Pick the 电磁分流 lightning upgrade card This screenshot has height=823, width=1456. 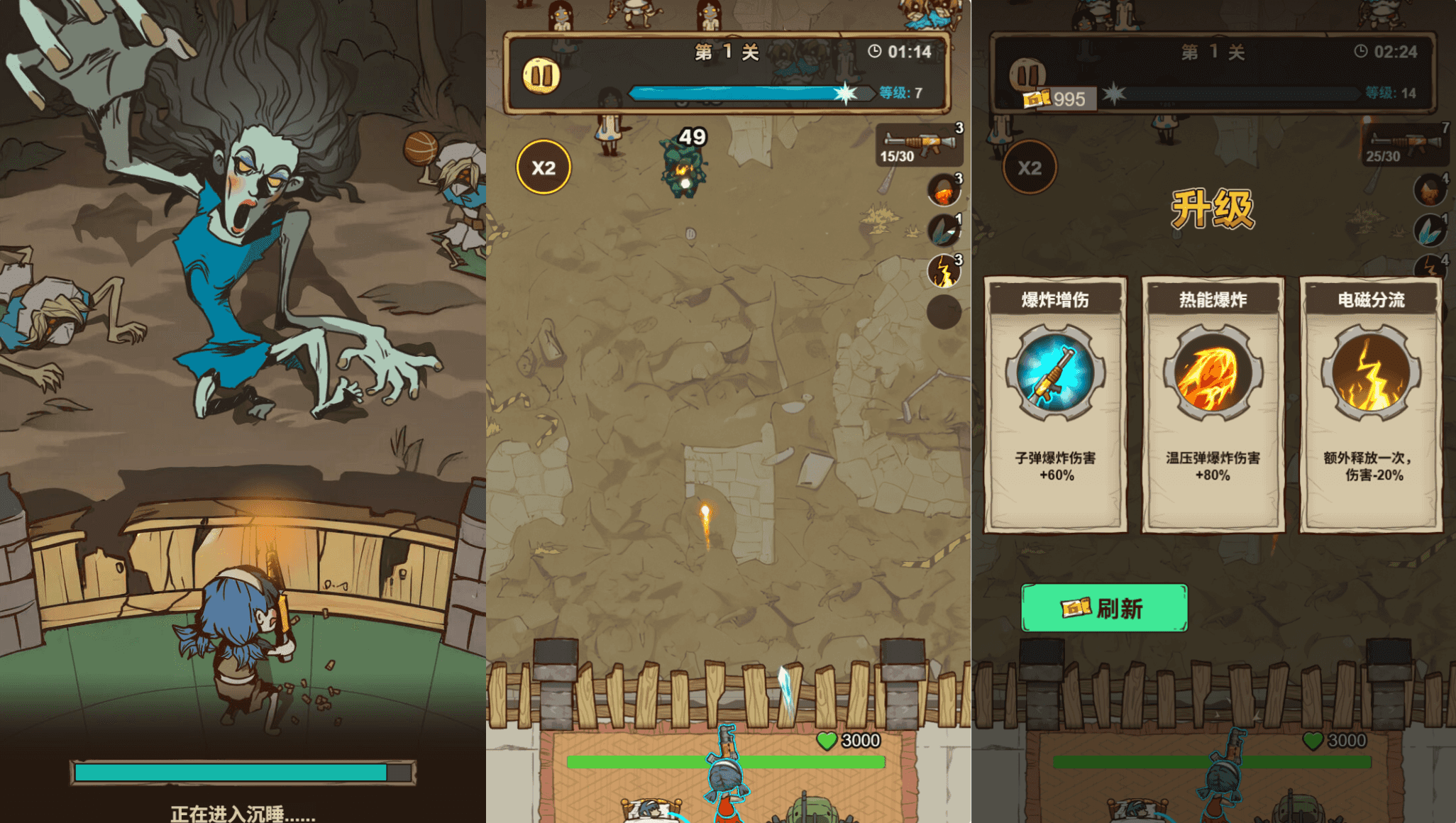point(1371,404)
